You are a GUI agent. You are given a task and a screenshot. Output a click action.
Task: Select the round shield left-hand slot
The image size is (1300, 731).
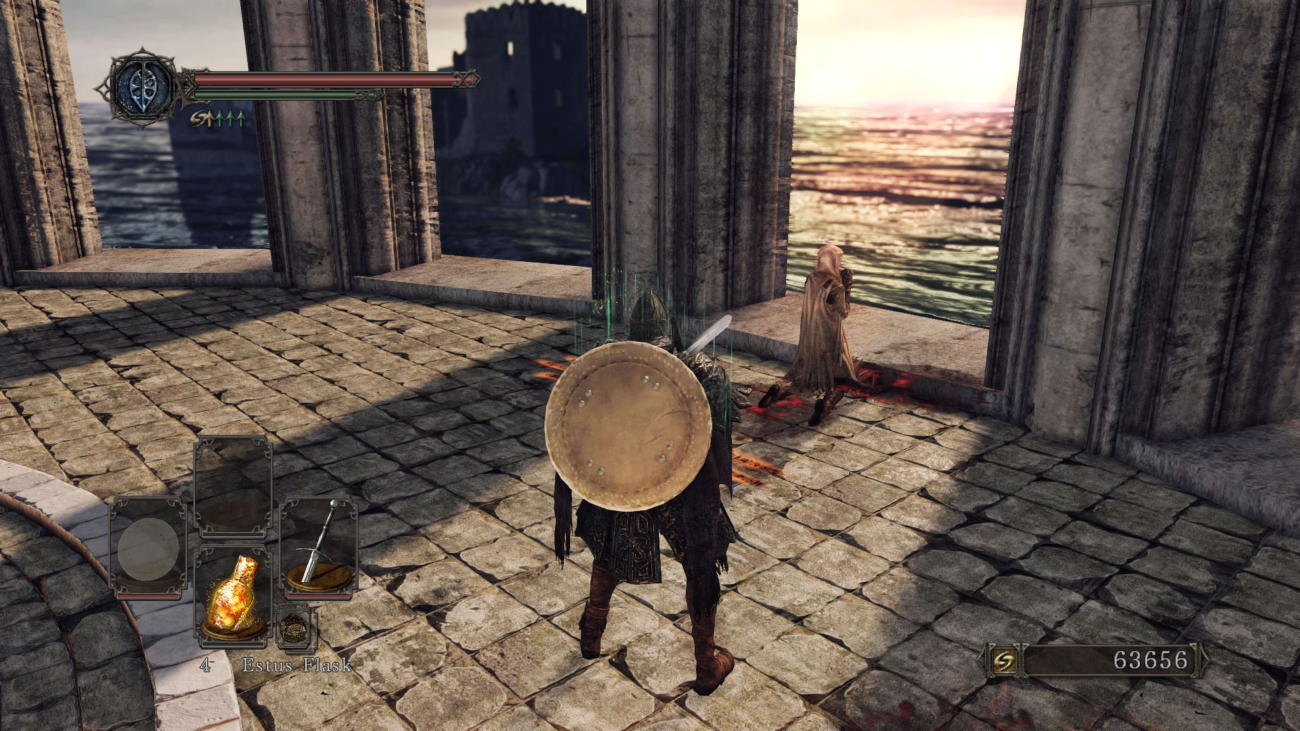(x=148, y=548)
